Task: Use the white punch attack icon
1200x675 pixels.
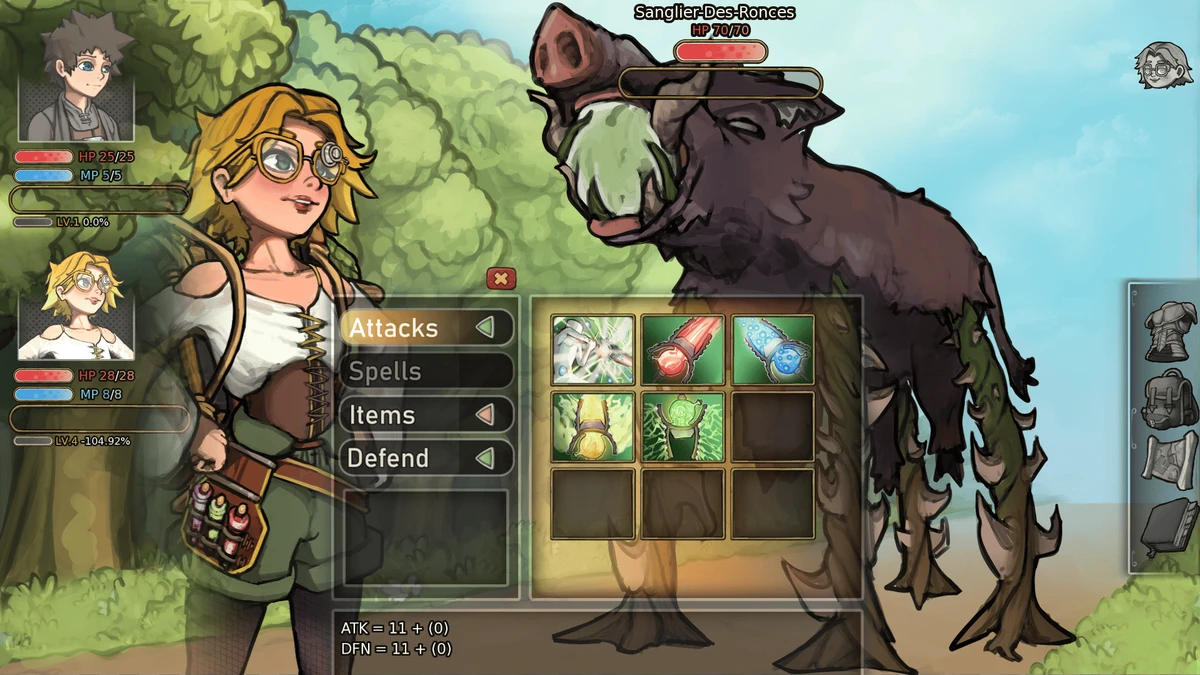Action: point(593,350)
